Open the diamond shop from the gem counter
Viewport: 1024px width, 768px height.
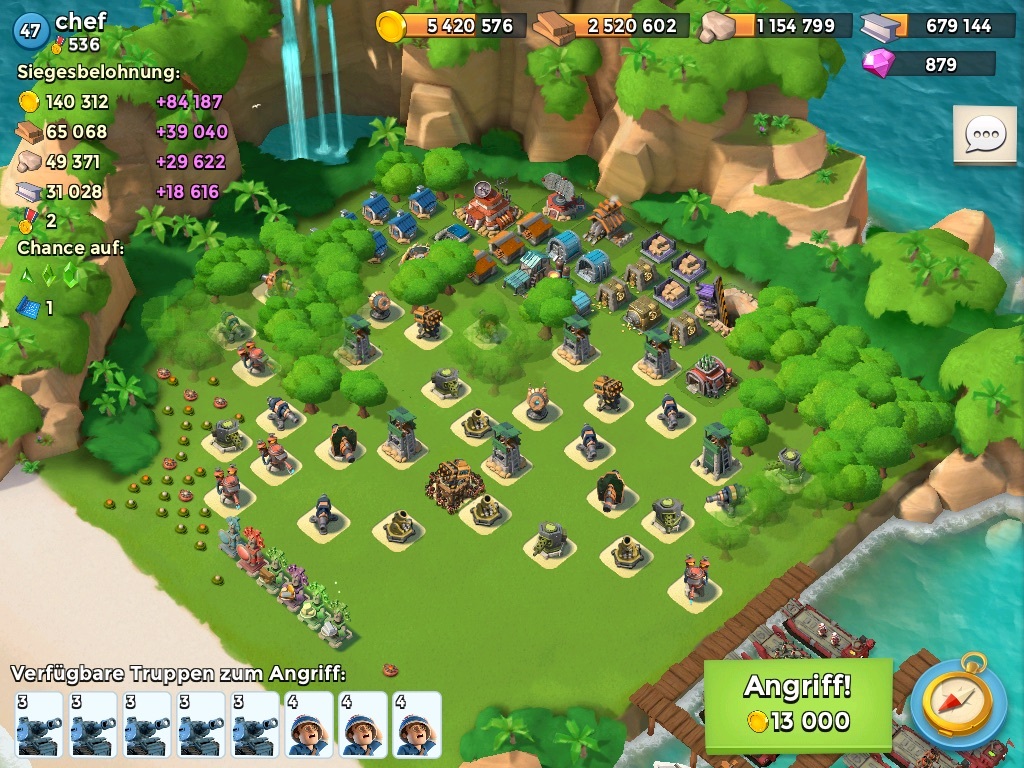point(928,65)
